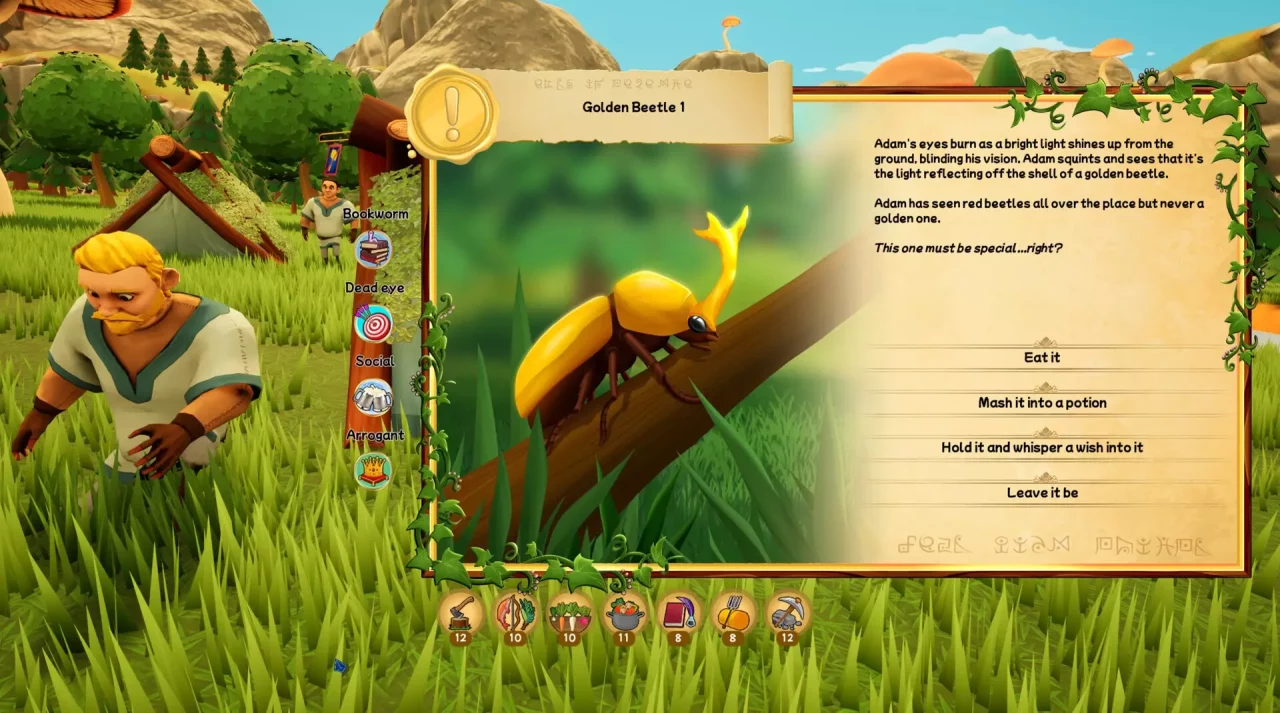Click the Bookworm trait icon

coord(374,248)
